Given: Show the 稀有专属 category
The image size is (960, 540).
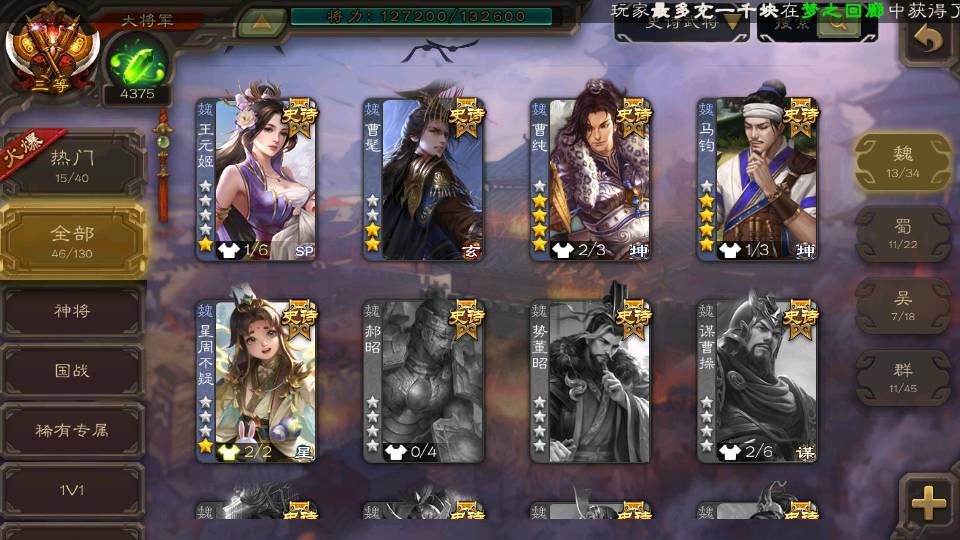Looking at the screenshot, I should (72, 431).
